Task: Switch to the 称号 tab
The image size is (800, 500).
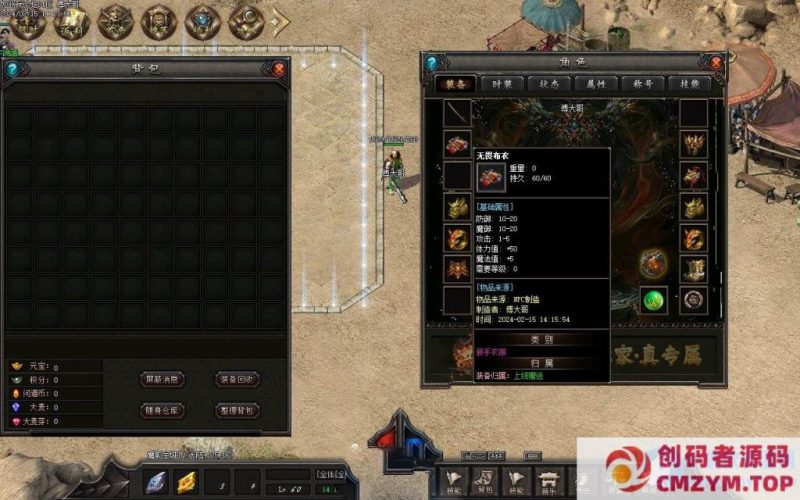Action: click(643, 85)
